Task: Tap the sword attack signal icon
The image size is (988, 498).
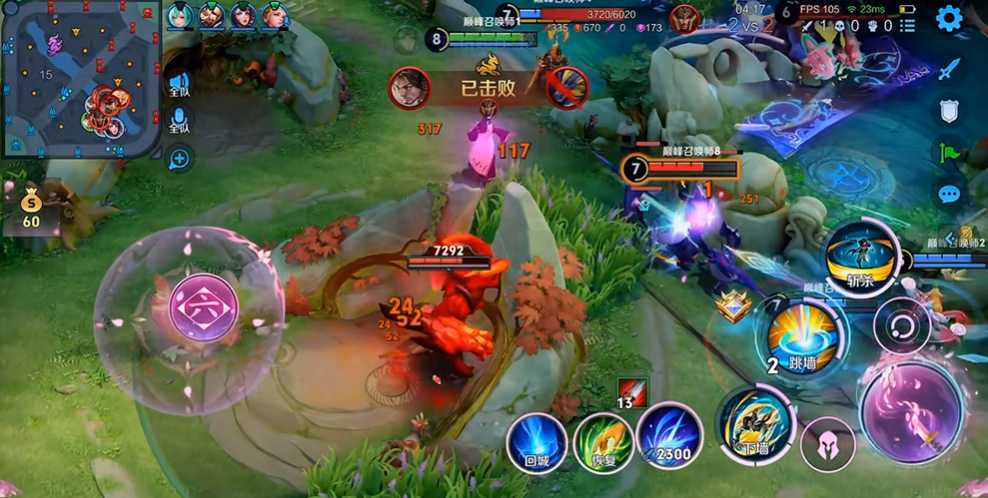Action: pyautogui.click(x=949, y=69)
